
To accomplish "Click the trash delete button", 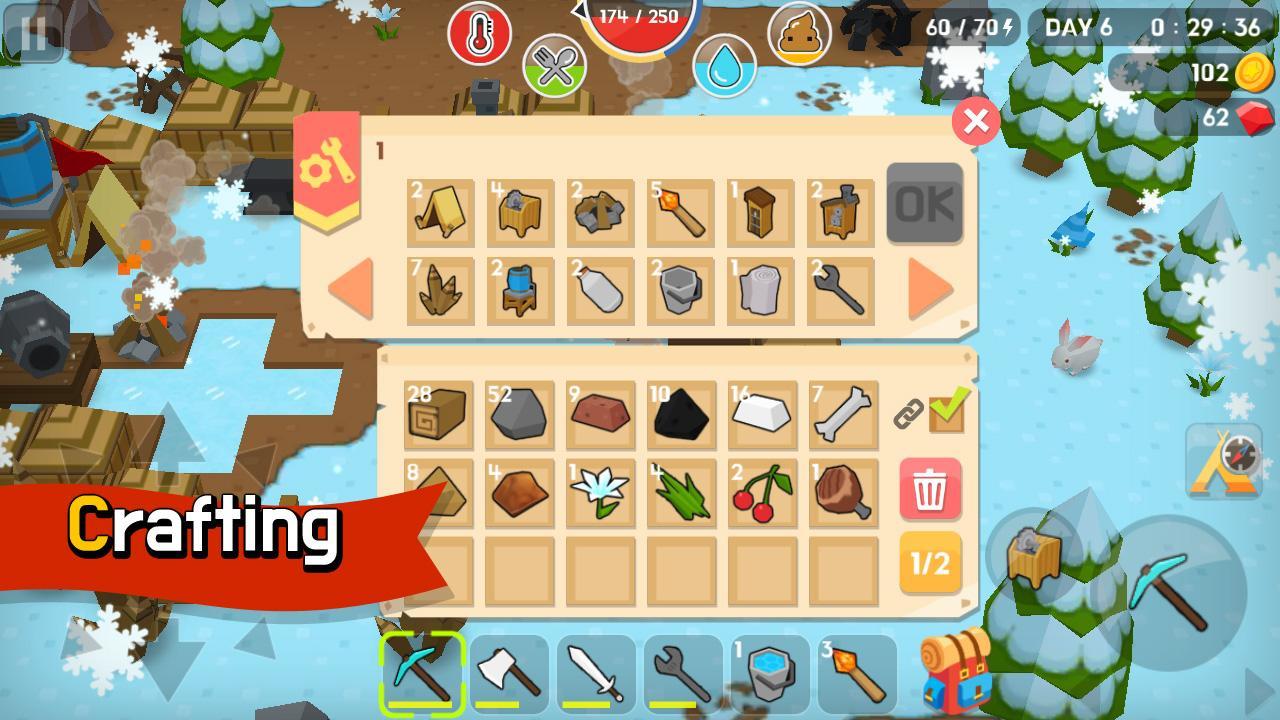I will [x=930, y=487].
